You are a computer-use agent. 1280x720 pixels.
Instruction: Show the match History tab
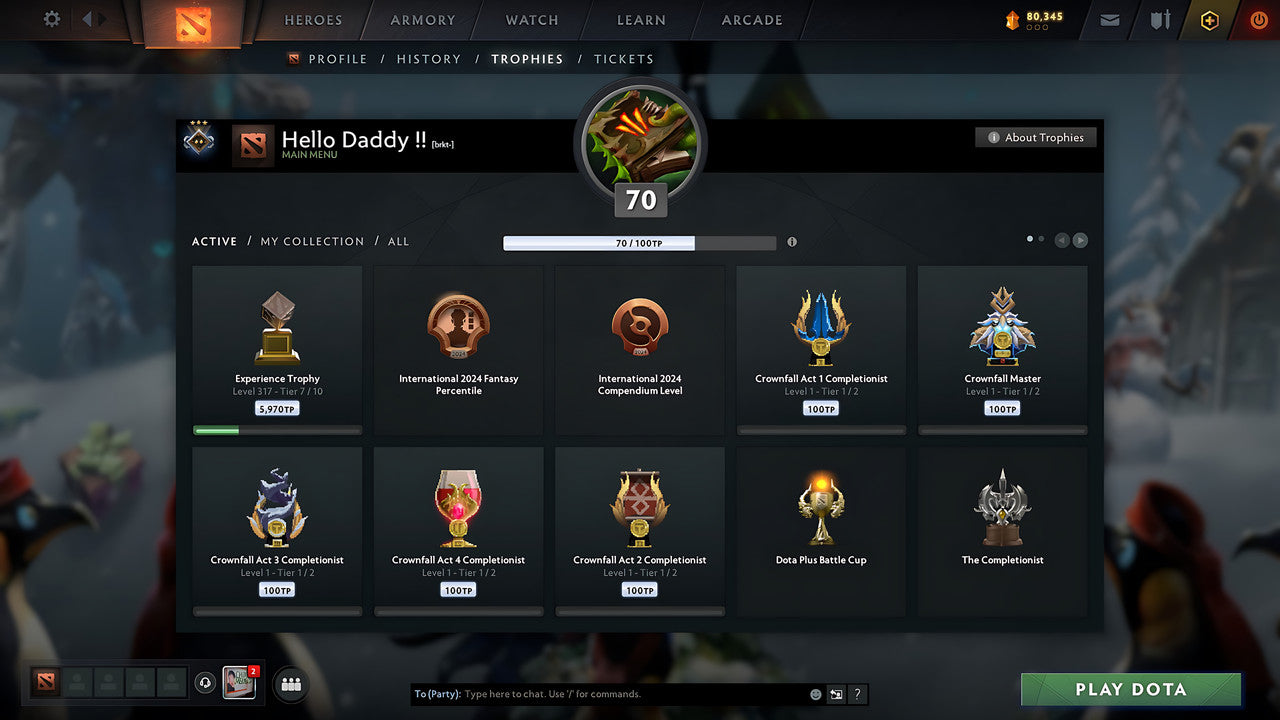(x=429, y=59)
